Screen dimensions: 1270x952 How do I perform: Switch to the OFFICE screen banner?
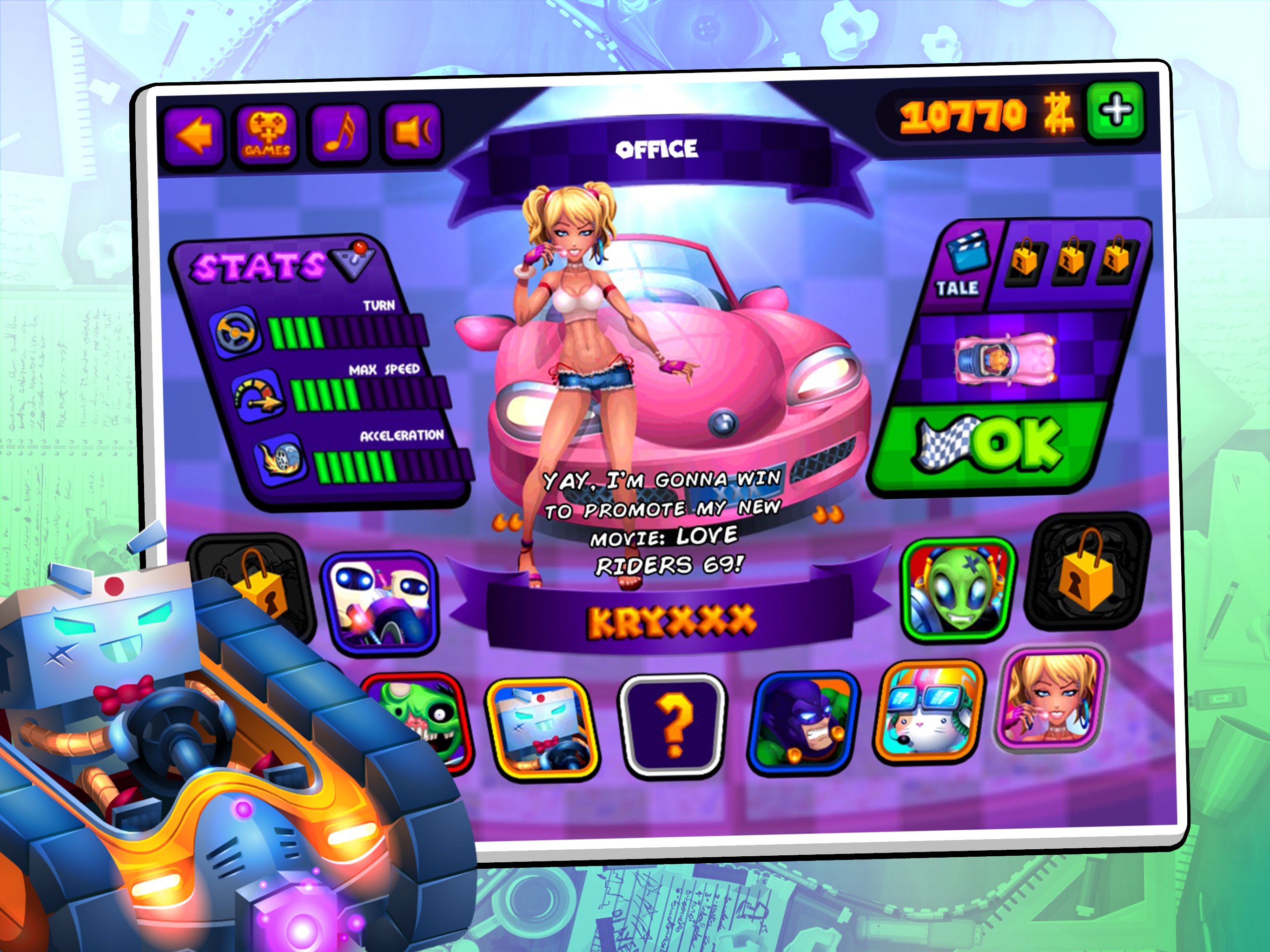coord(656,150)
